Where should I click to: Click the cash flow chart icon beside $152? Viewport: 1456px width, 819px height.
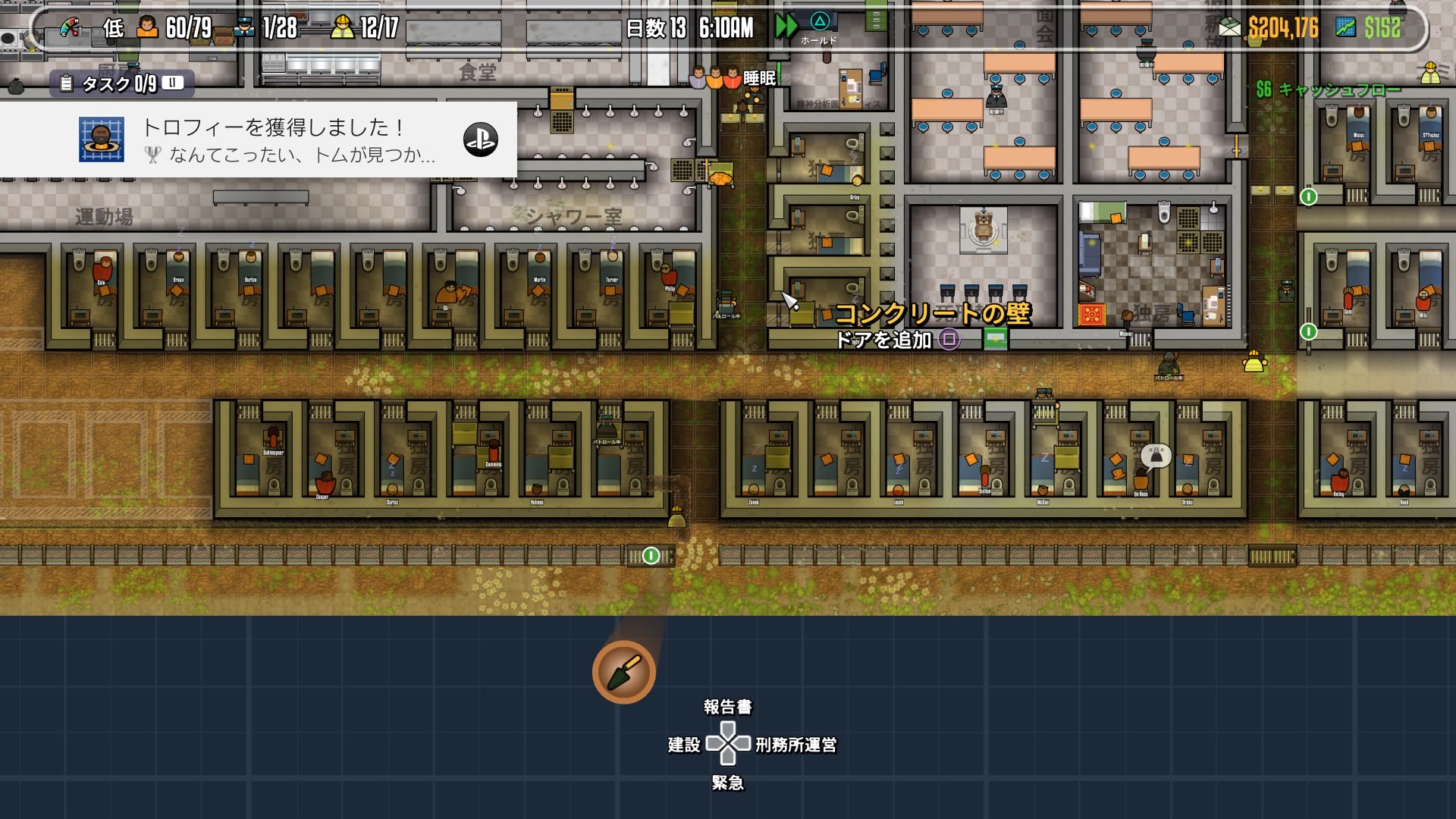pos(1345,26)
